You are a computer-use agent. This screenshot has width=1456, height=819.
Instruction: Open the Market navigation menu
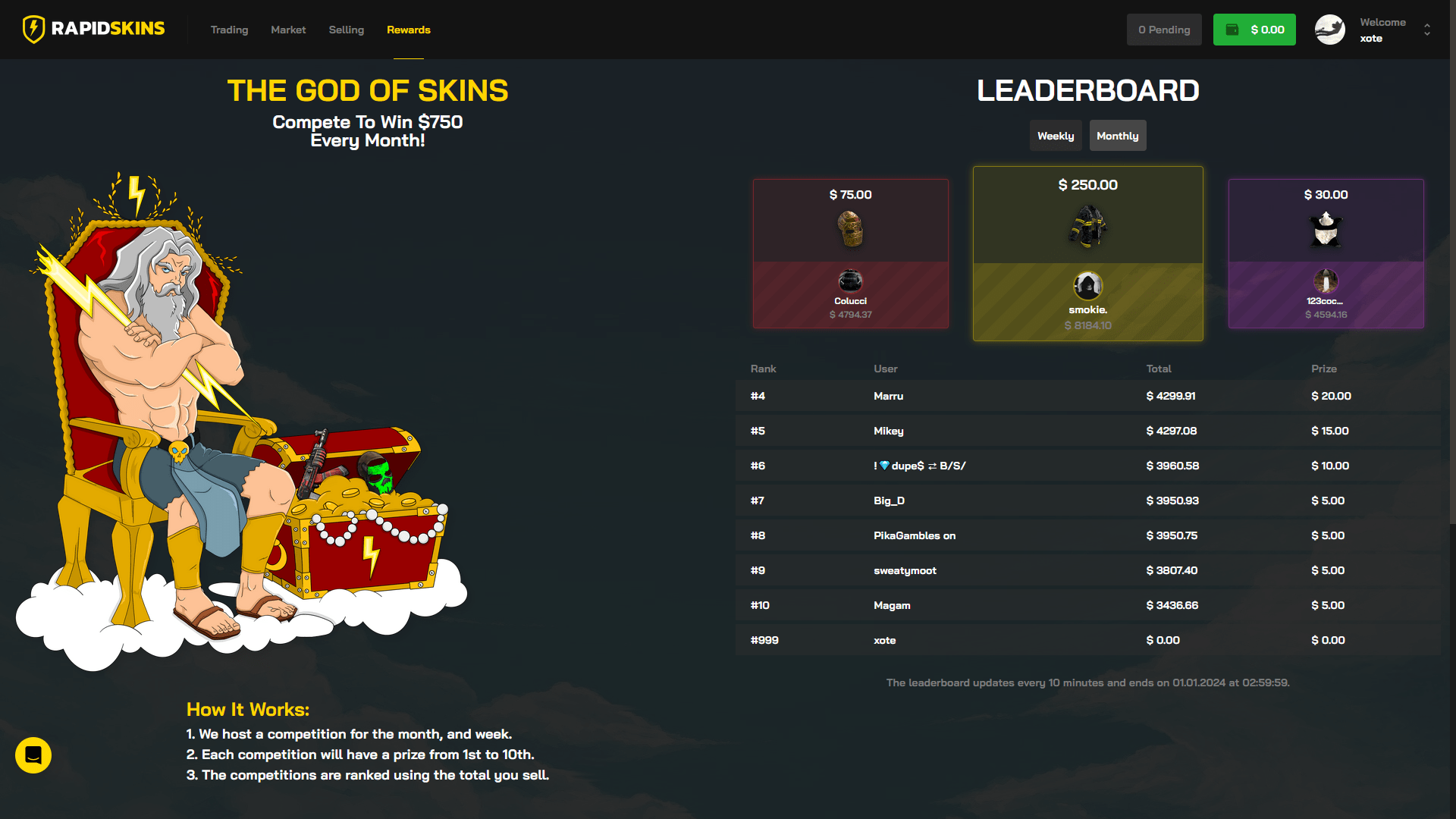288,30
